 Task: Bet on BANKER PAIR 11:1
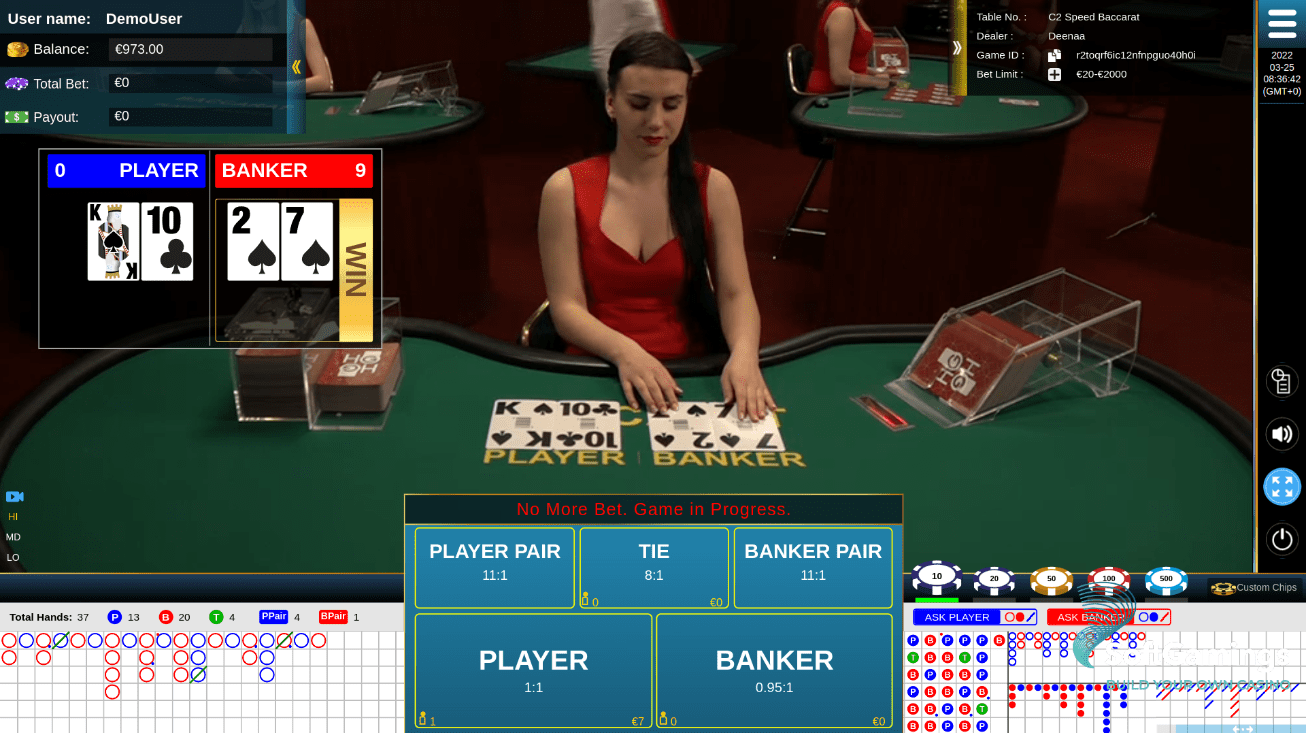pyautogui.click(x=812, y=567)
